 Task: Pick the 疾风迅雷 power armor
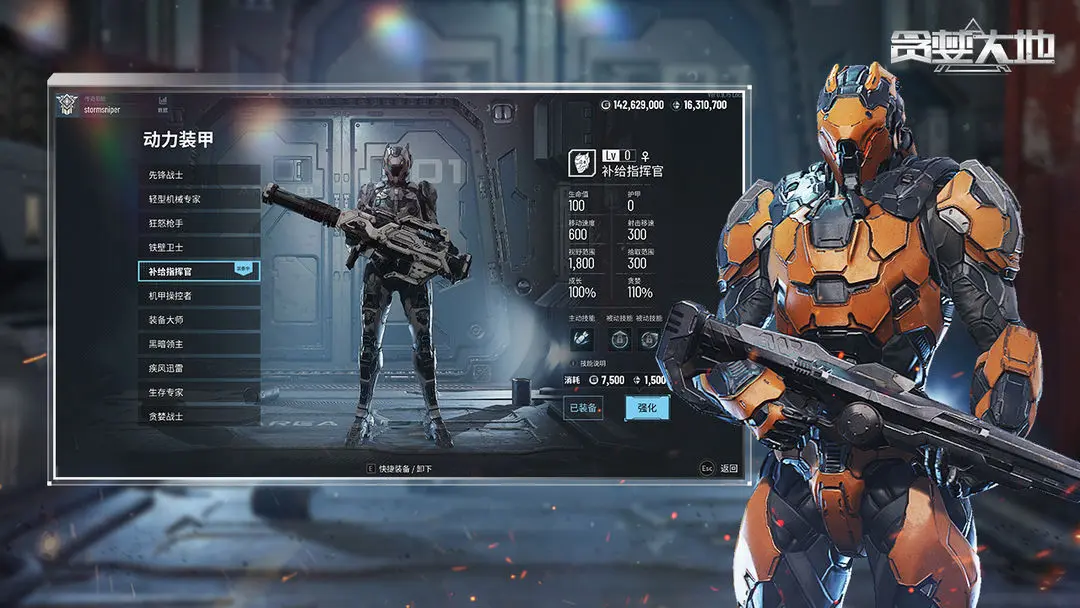tap(198, 368)
